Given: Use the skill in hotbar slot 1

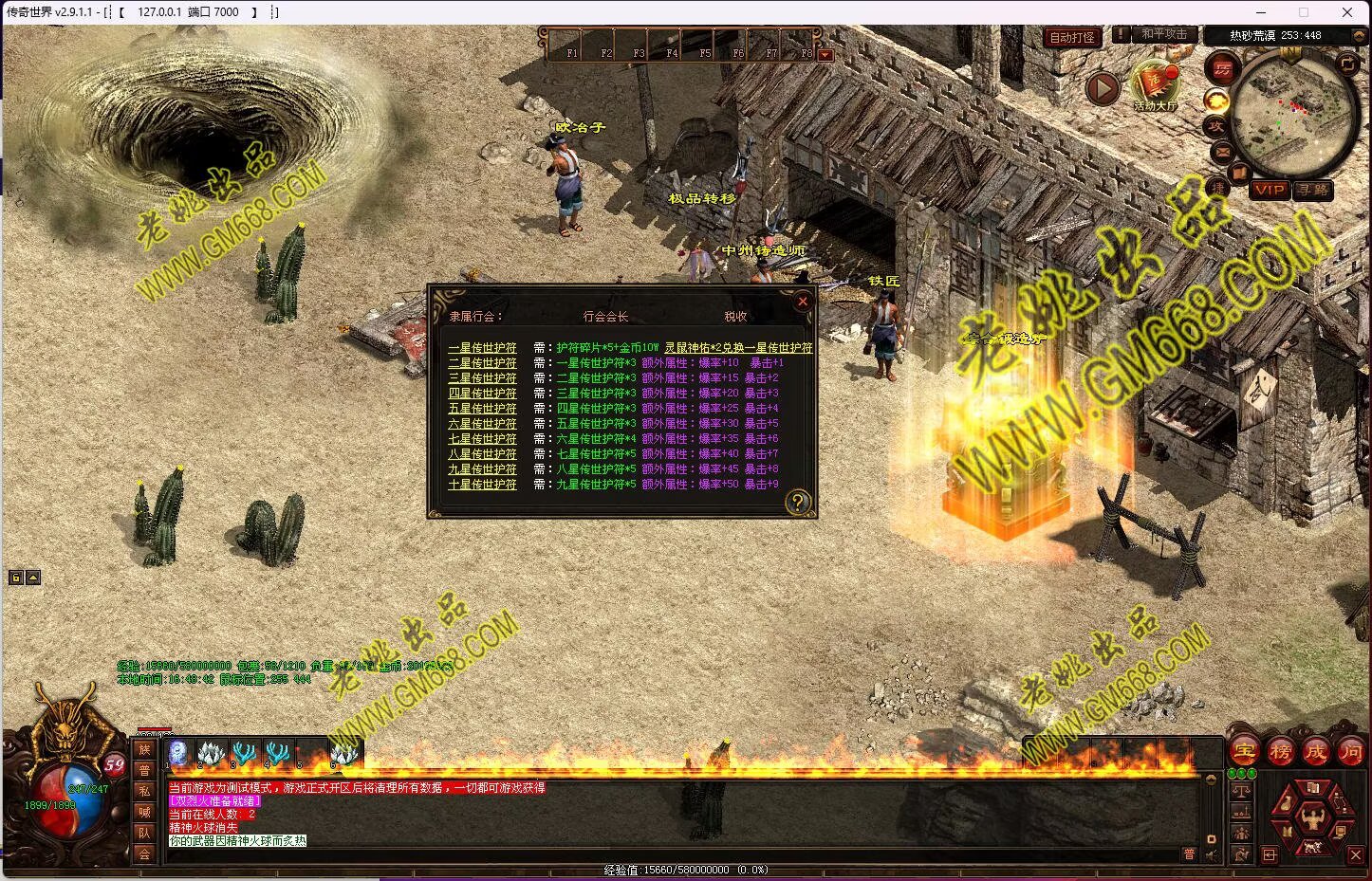Looking at the screenshot, I should [x=178, y=753].
